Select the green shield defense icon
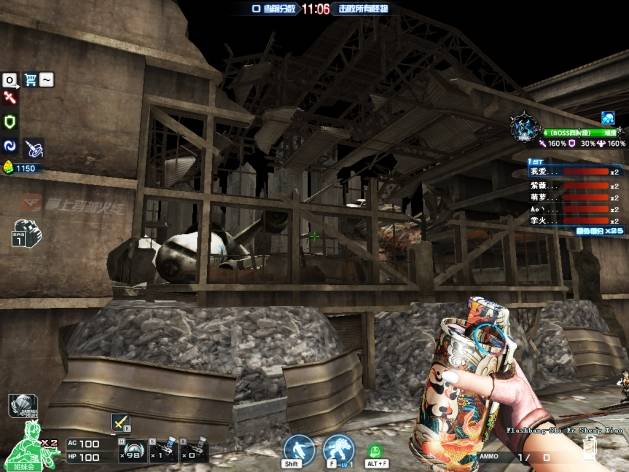 tap(10, 121)
